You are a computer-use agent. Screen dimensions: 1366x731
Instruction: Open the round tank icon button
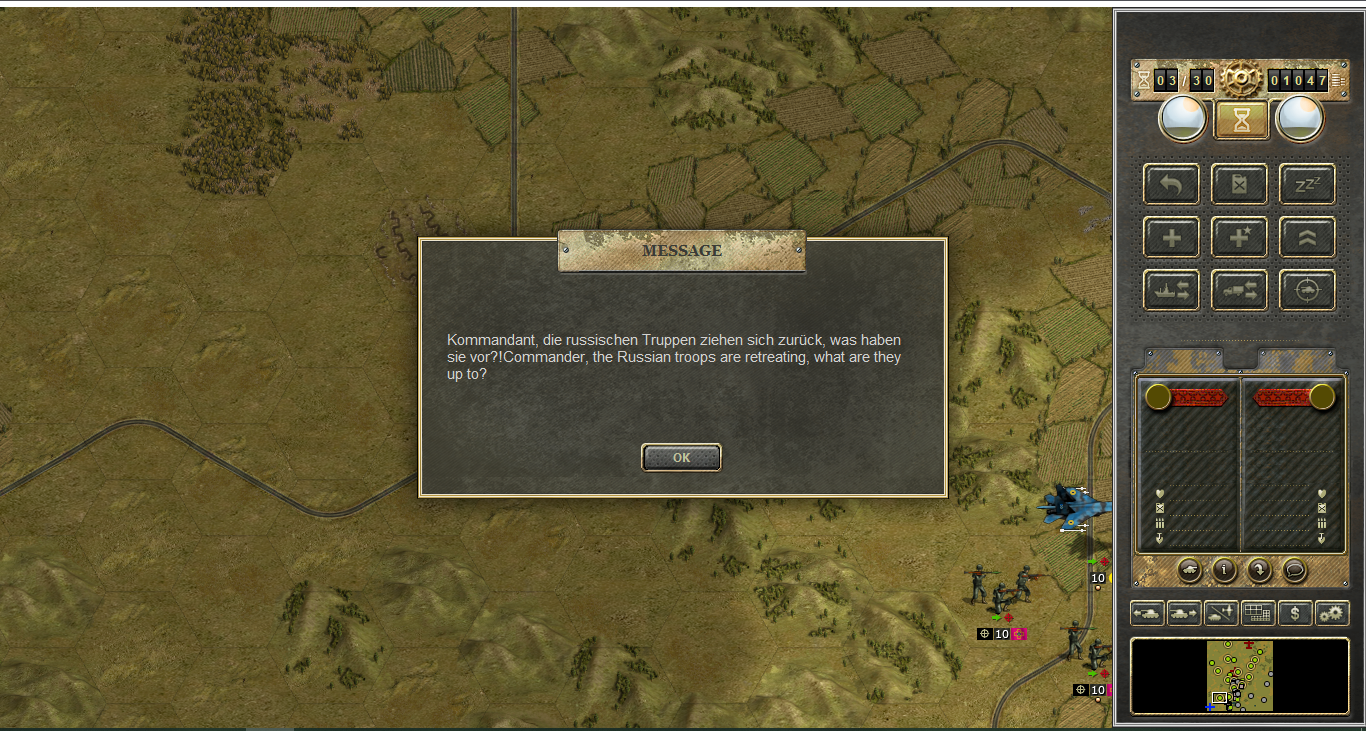tap(1190, 570)
